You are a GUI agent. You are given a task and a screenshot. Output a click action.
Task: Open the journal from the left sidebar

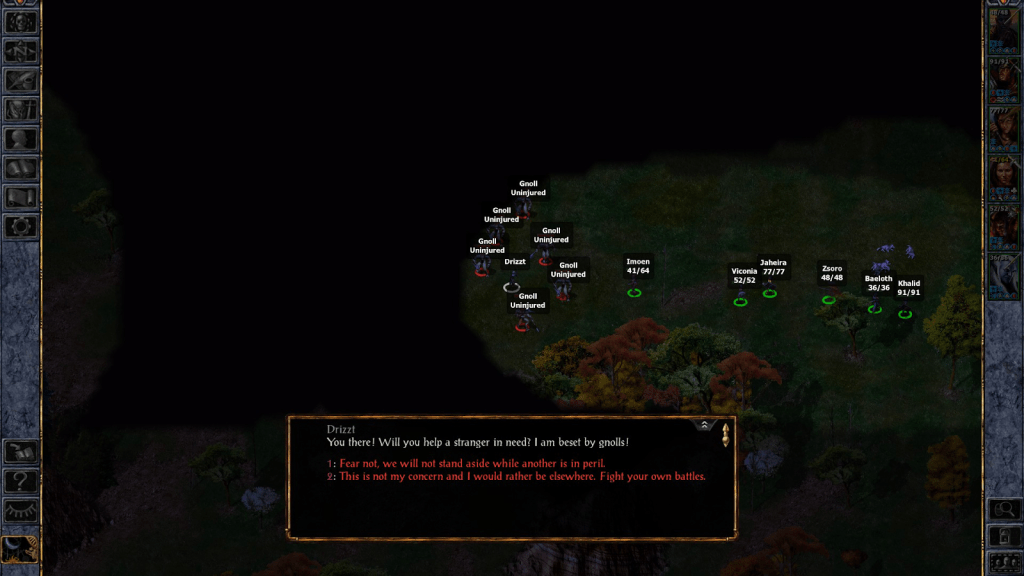21,81
